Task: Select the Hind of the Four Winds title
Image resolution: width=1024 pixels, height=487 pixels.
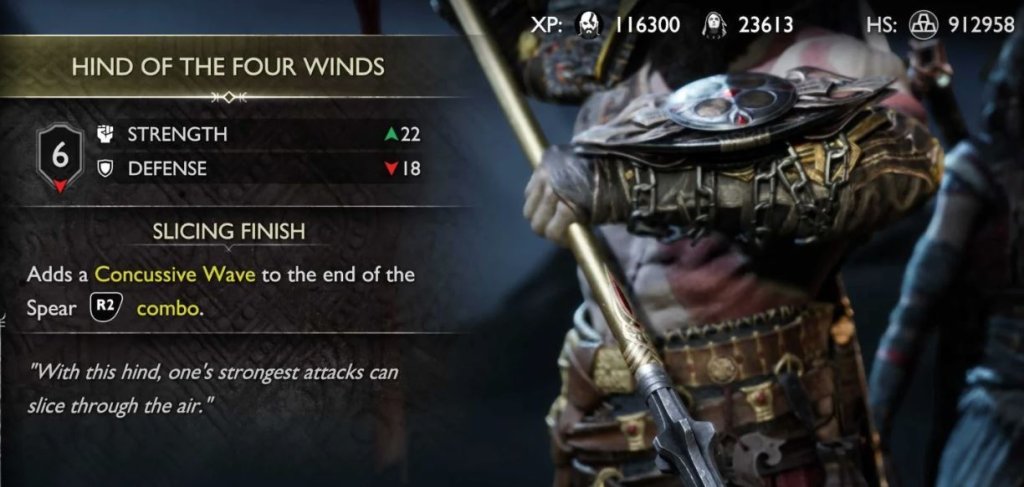Action: [x=229, y=67]
